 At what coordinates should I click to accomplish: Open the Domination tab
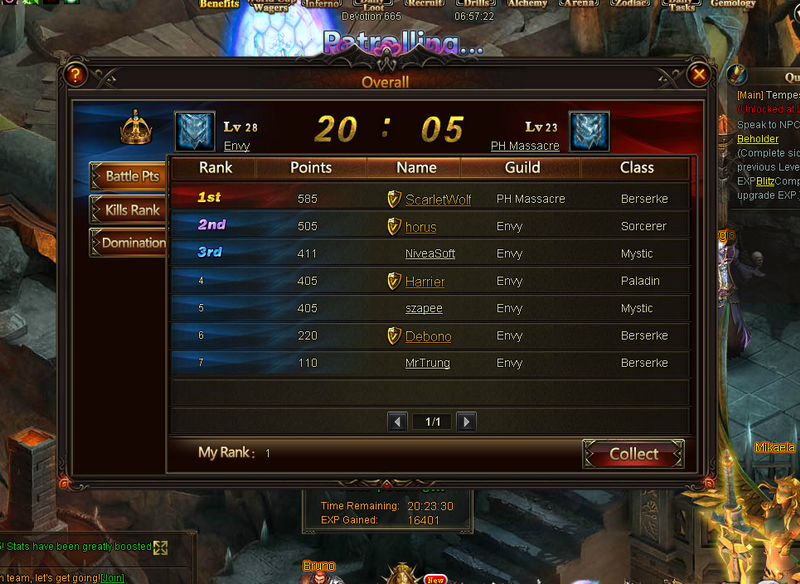(x=130, y=243)
